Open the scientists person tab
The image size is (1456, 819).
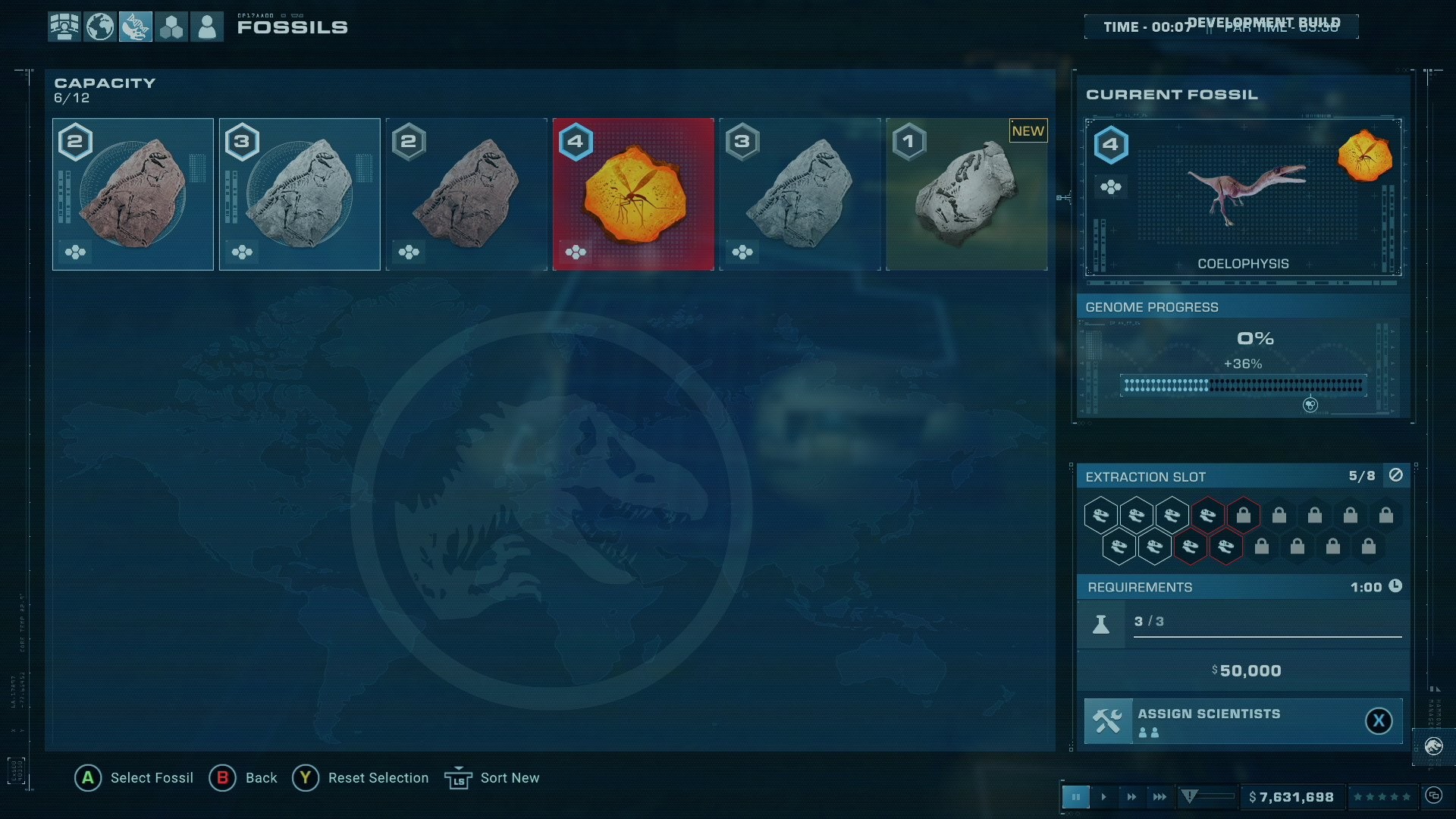coord(207,27)
